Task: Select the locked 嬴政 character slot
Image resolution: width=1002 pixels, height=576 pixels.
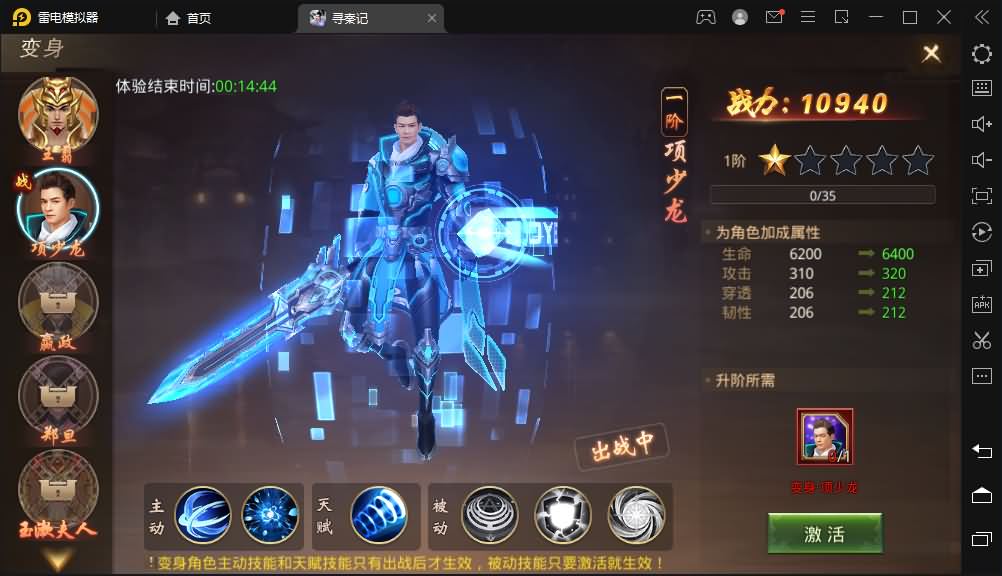Action: click(58, 300)
